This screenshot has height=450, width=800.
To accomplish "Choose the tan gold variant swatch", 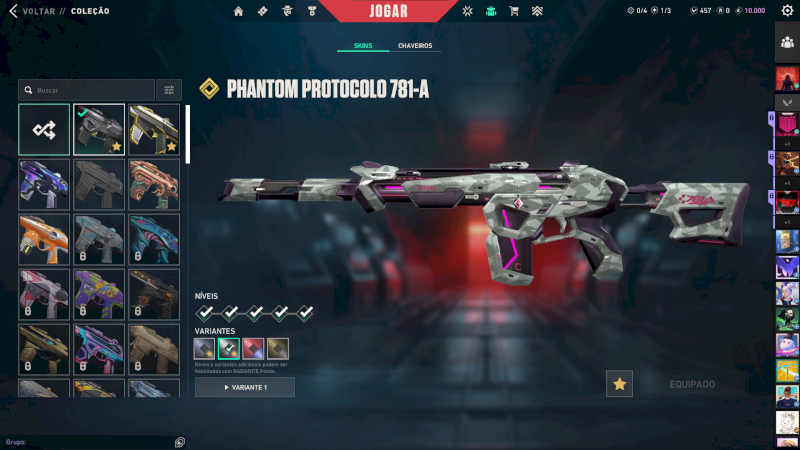I will pos(278,349).
